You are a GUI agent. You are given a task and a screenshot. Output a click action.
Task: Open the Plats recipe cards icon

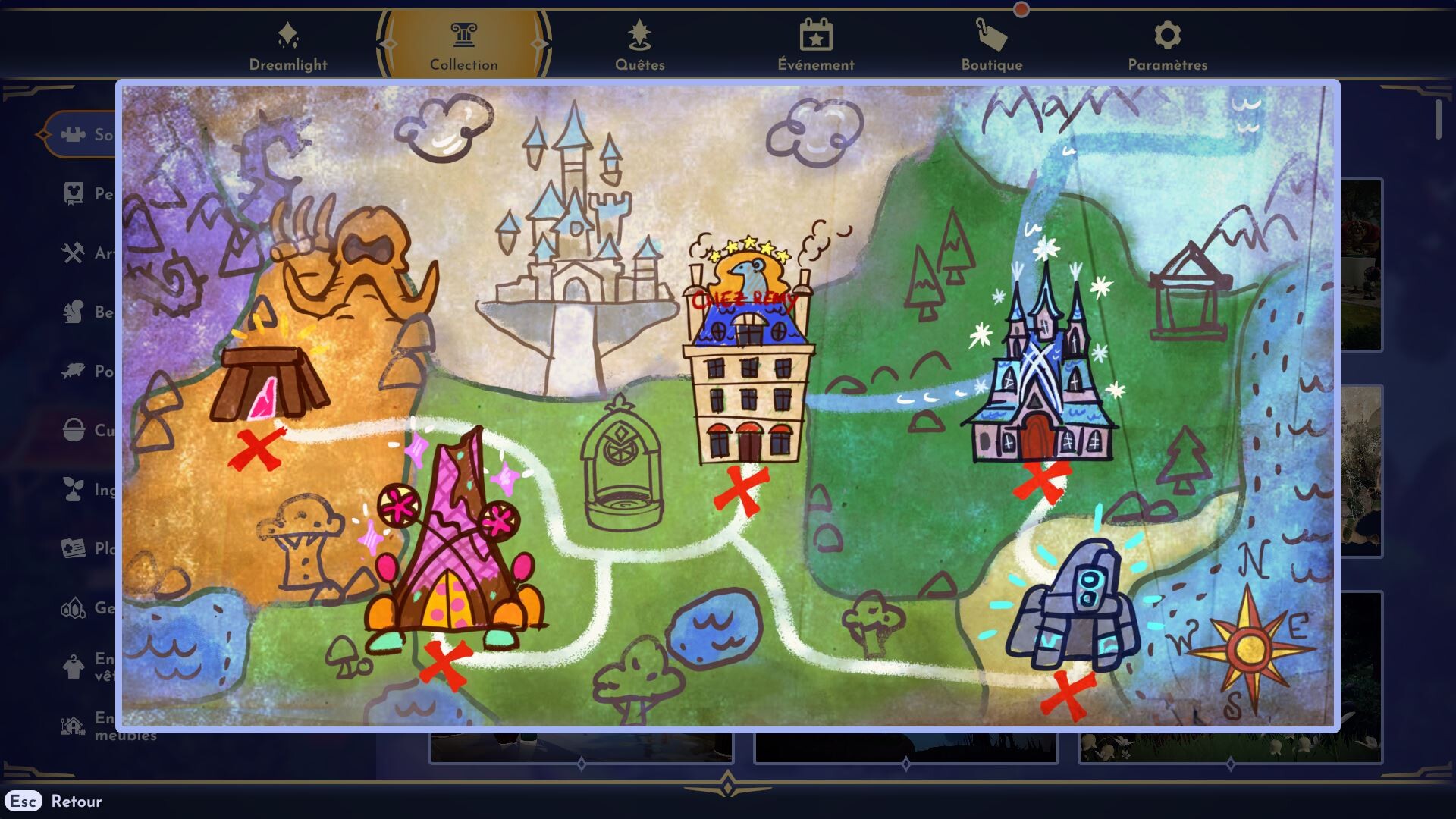72,548
